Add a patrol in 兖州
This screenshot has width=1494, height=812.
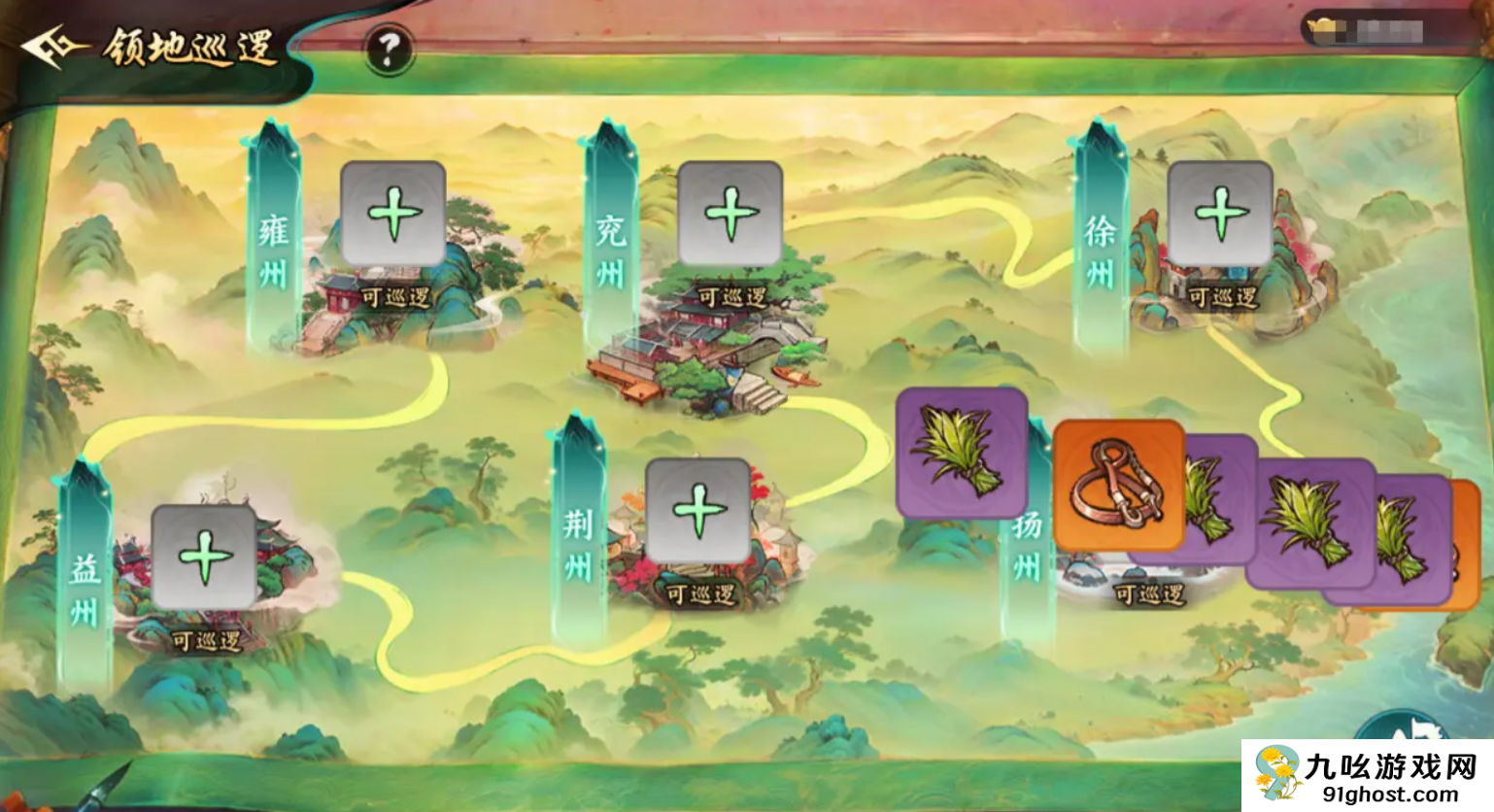click(x=730, y=214)
